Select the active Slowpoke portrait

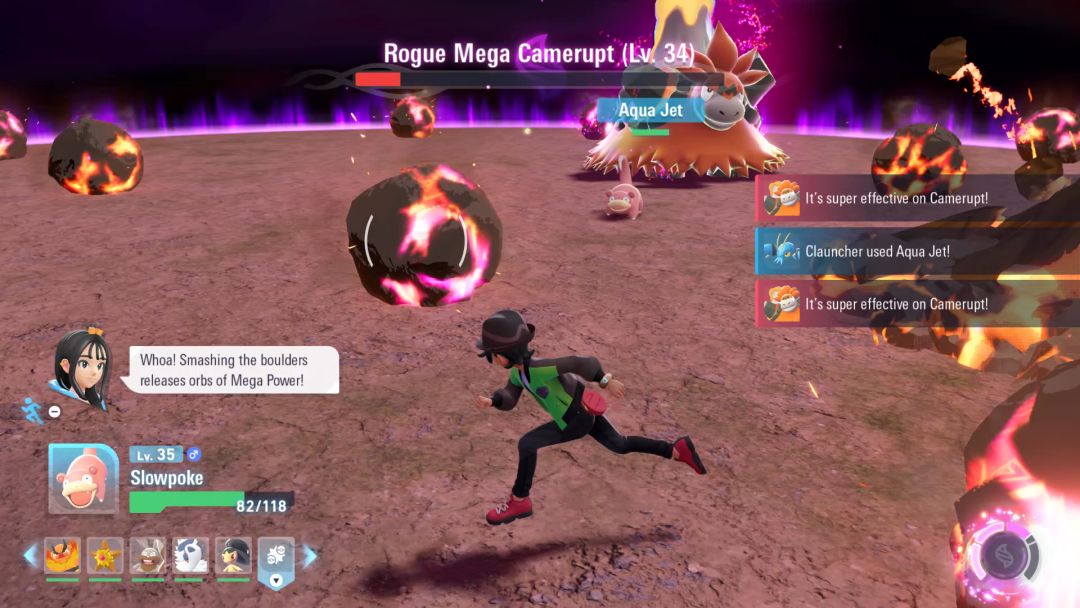[x=84, y=478]
